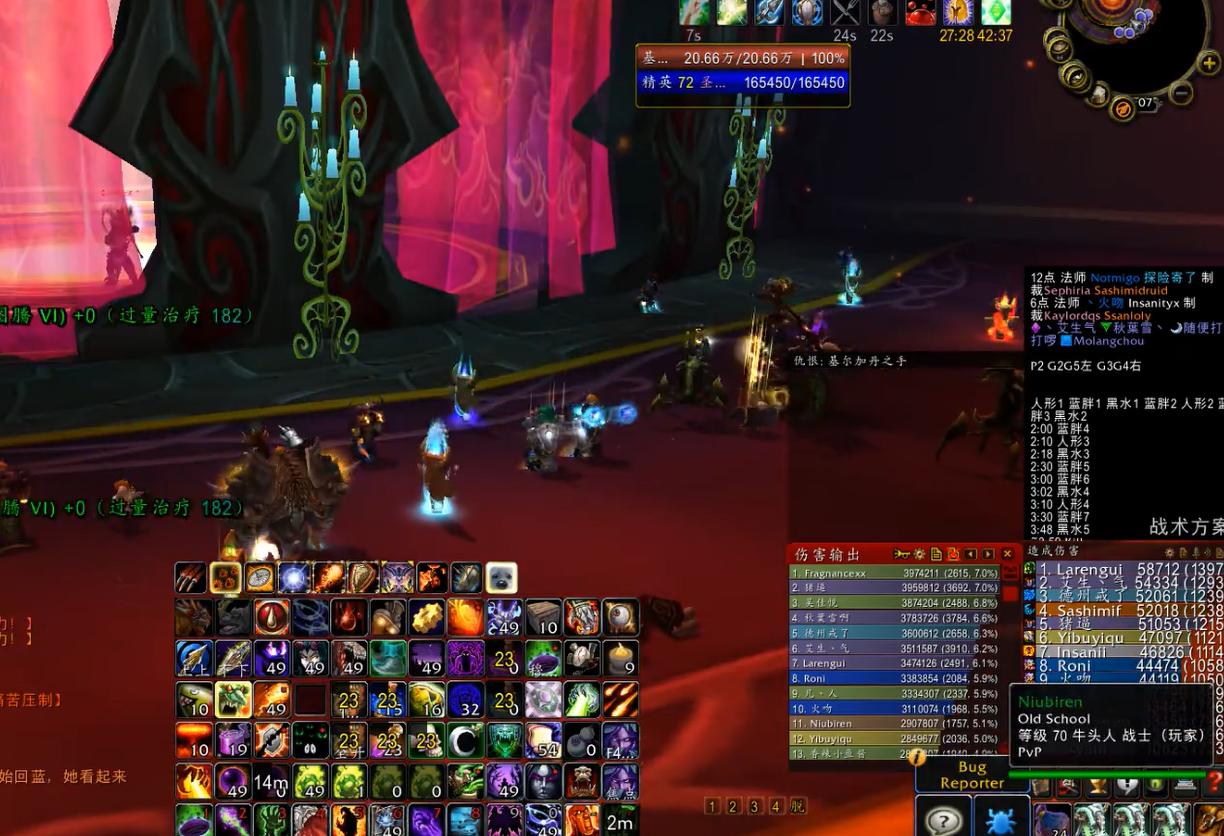Viewport: 1224px width, 836px height.
Task: Click the red crab buff icon
Action: point(921,12)
